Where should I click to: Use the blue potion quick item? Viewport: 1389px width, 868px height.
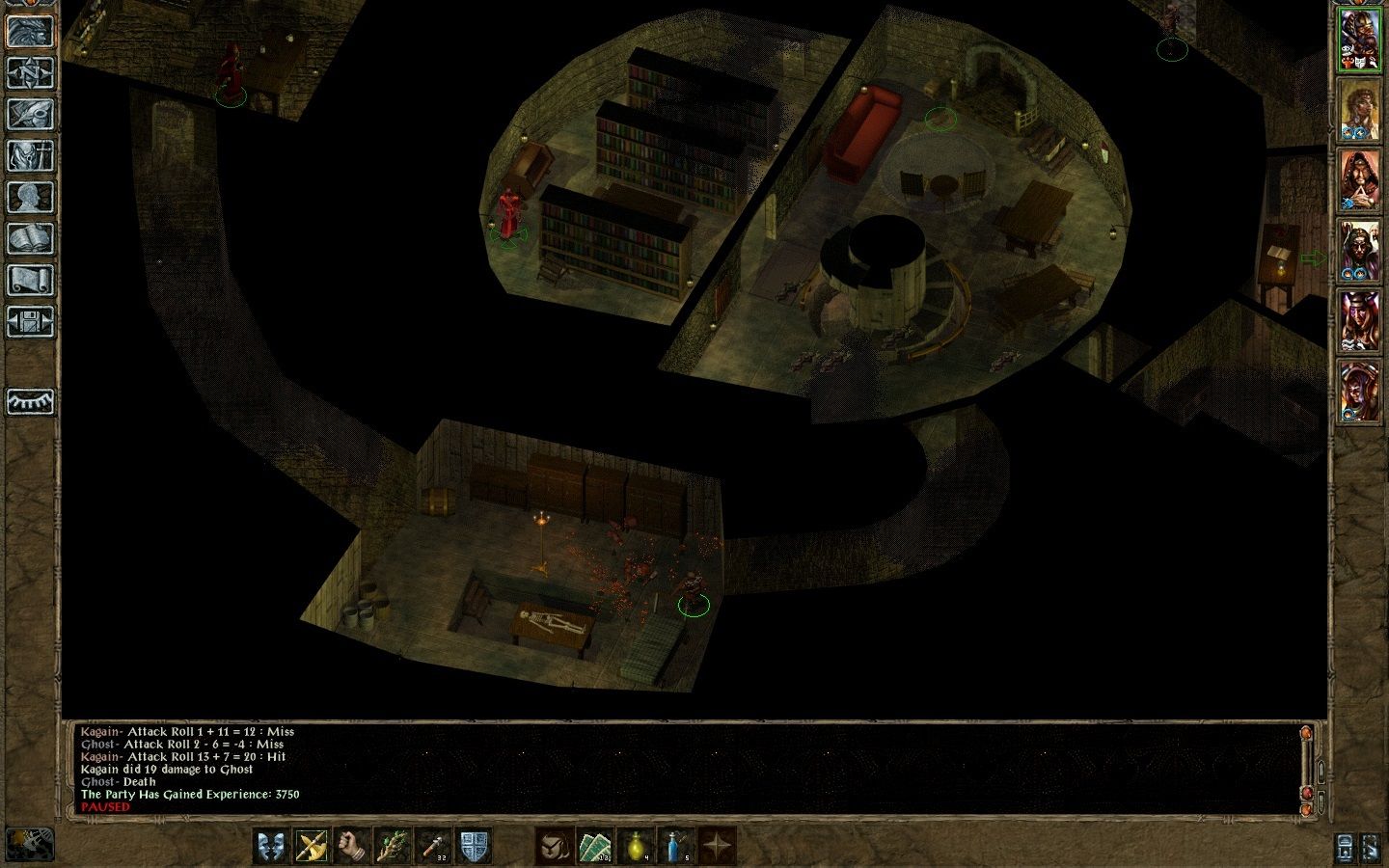tap(676, 845)
